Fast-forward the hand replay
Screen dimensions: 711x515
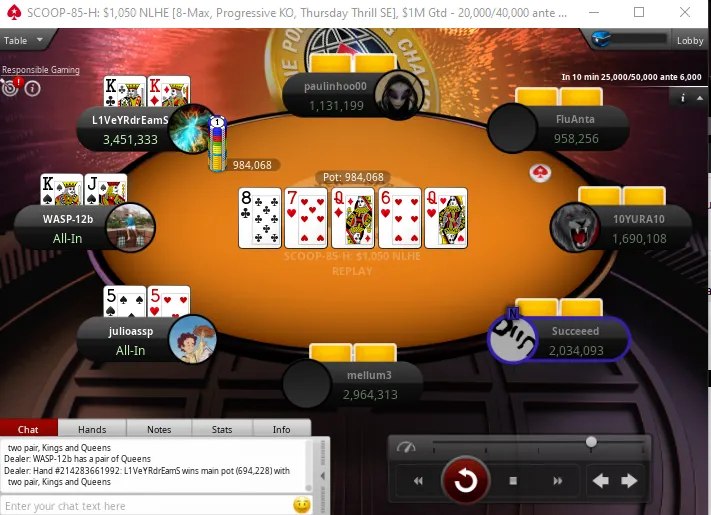(x=556, y=481)
